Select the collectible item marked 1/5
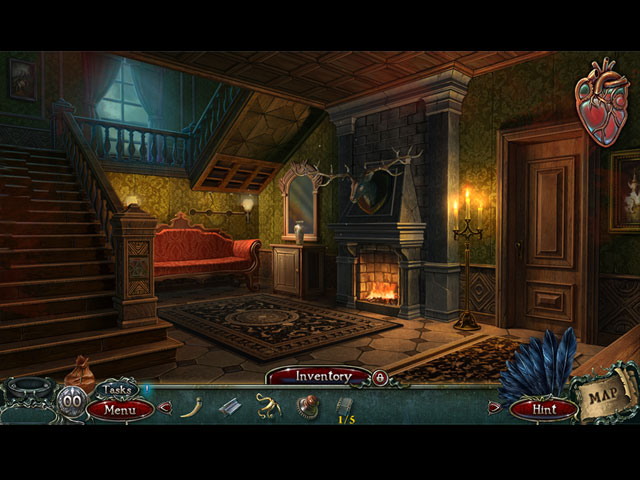Image resolution: width=640 pixels, height=480 pixels. 346,406
